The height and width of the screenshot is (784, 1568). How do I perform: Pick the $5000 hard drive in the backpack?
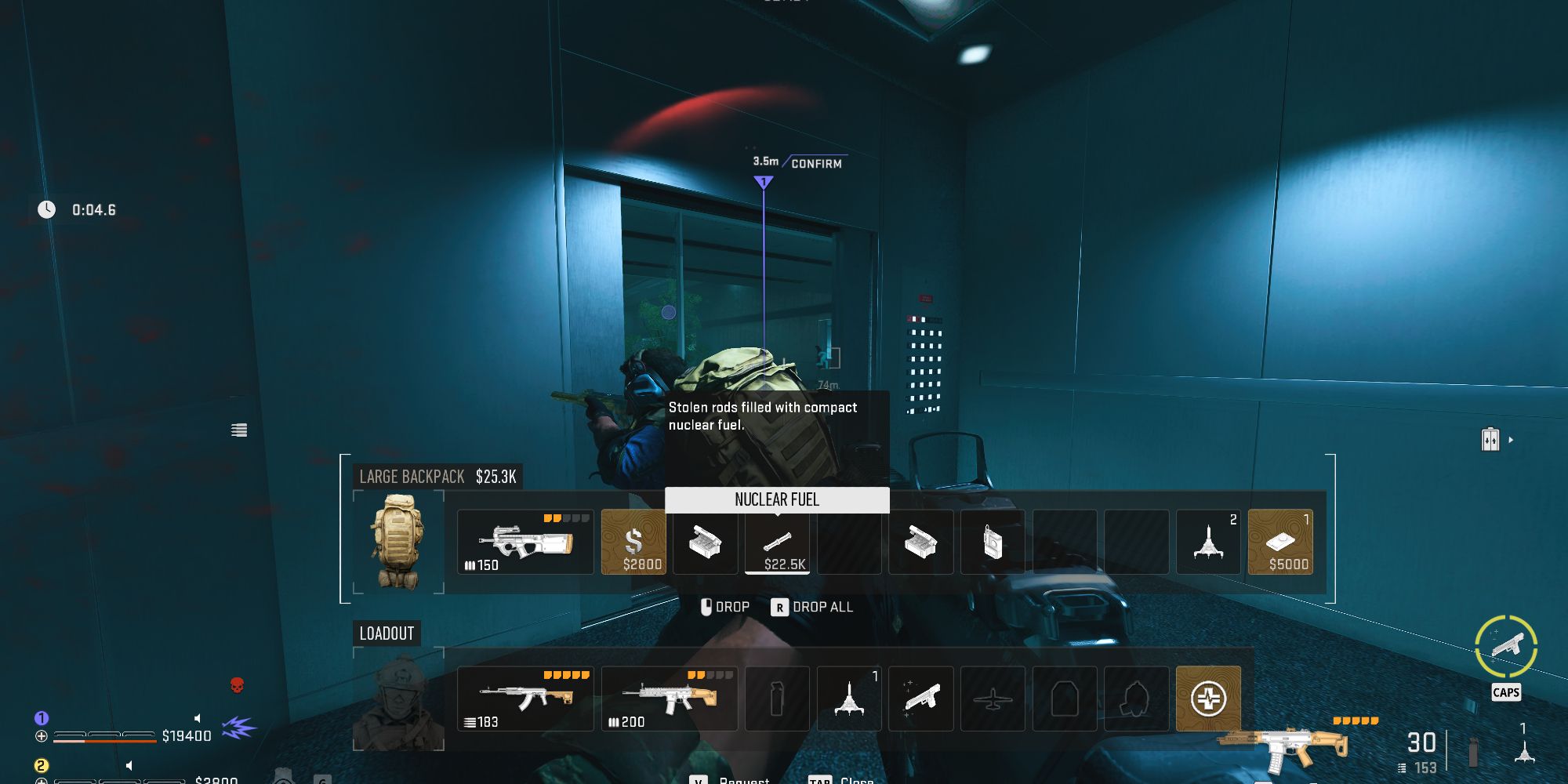[1281, 541]
